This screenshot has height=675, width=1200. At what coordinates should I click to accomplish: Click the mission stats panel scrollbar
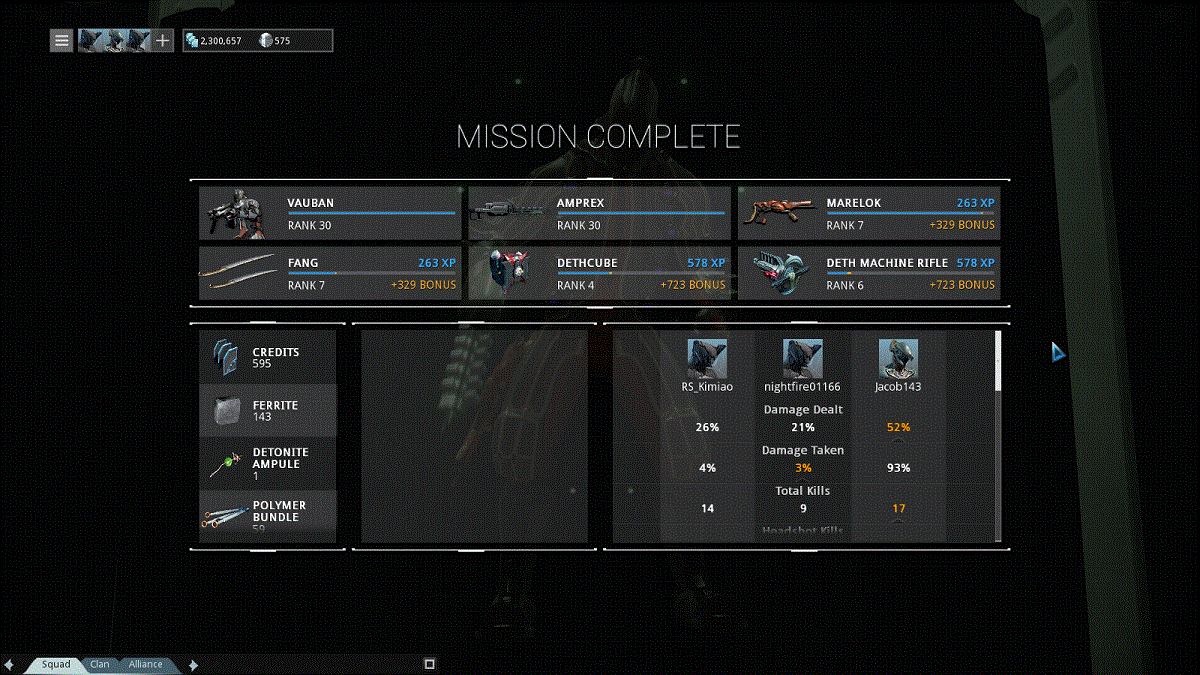pyautogui.click(x=997, y=361)
